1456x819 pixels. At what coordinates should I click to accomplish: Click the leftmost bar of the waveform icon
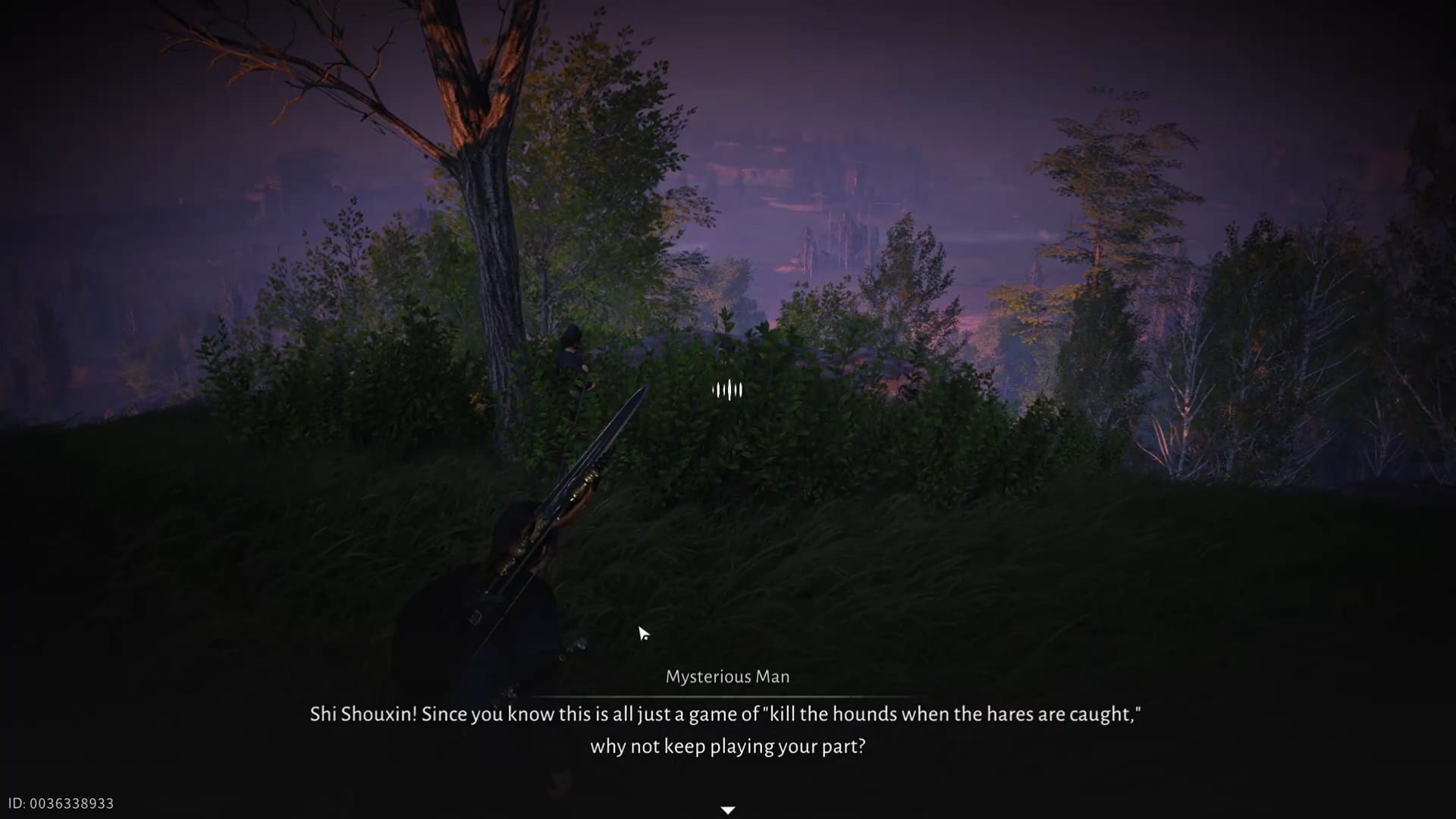click(x=713, y=389)
